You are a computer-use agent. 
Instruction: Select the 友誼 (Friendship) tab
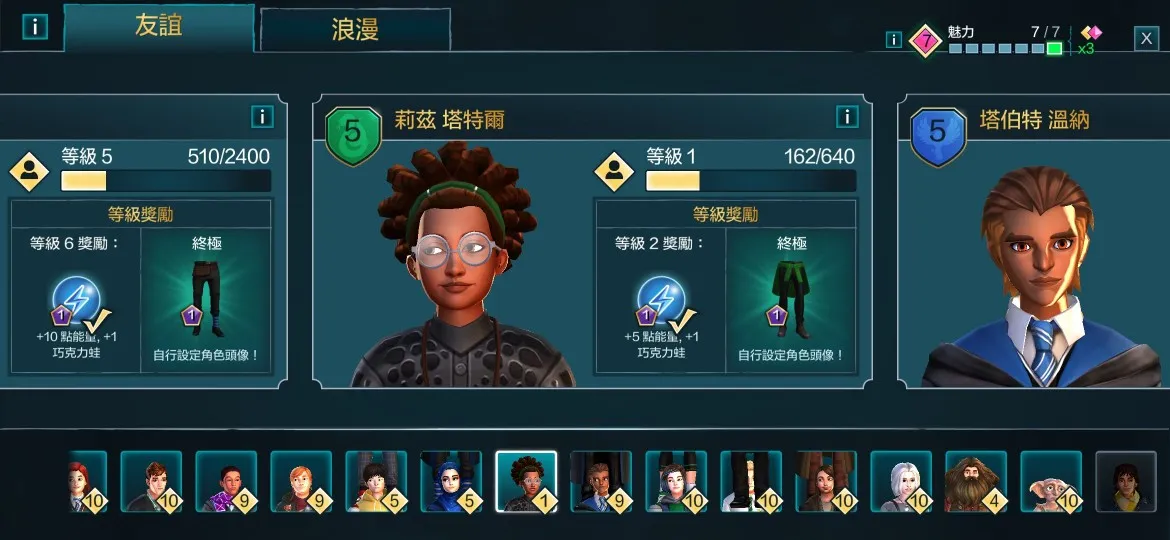[158, 27]
